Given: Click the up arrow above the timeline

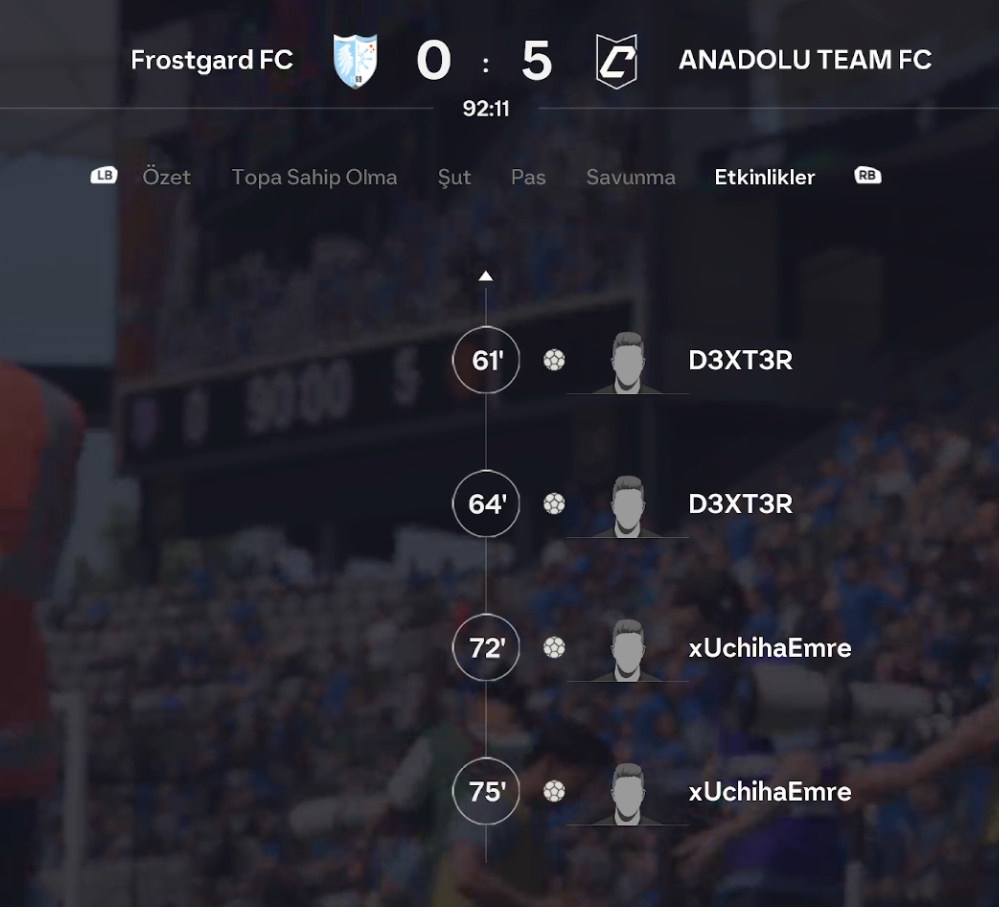Looking at the screenshot, I should [485, 276].
